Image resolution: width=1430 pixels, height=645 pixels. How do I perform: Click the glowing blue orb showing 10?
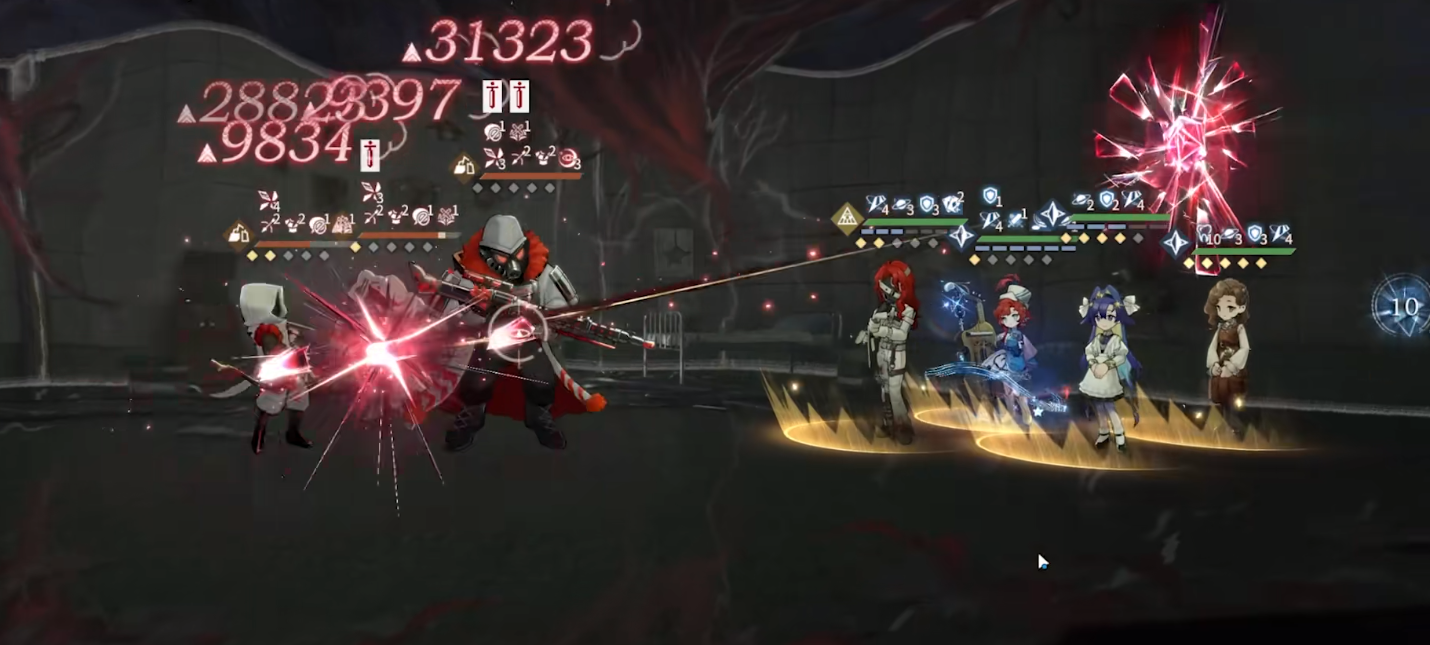(1402, 306)
